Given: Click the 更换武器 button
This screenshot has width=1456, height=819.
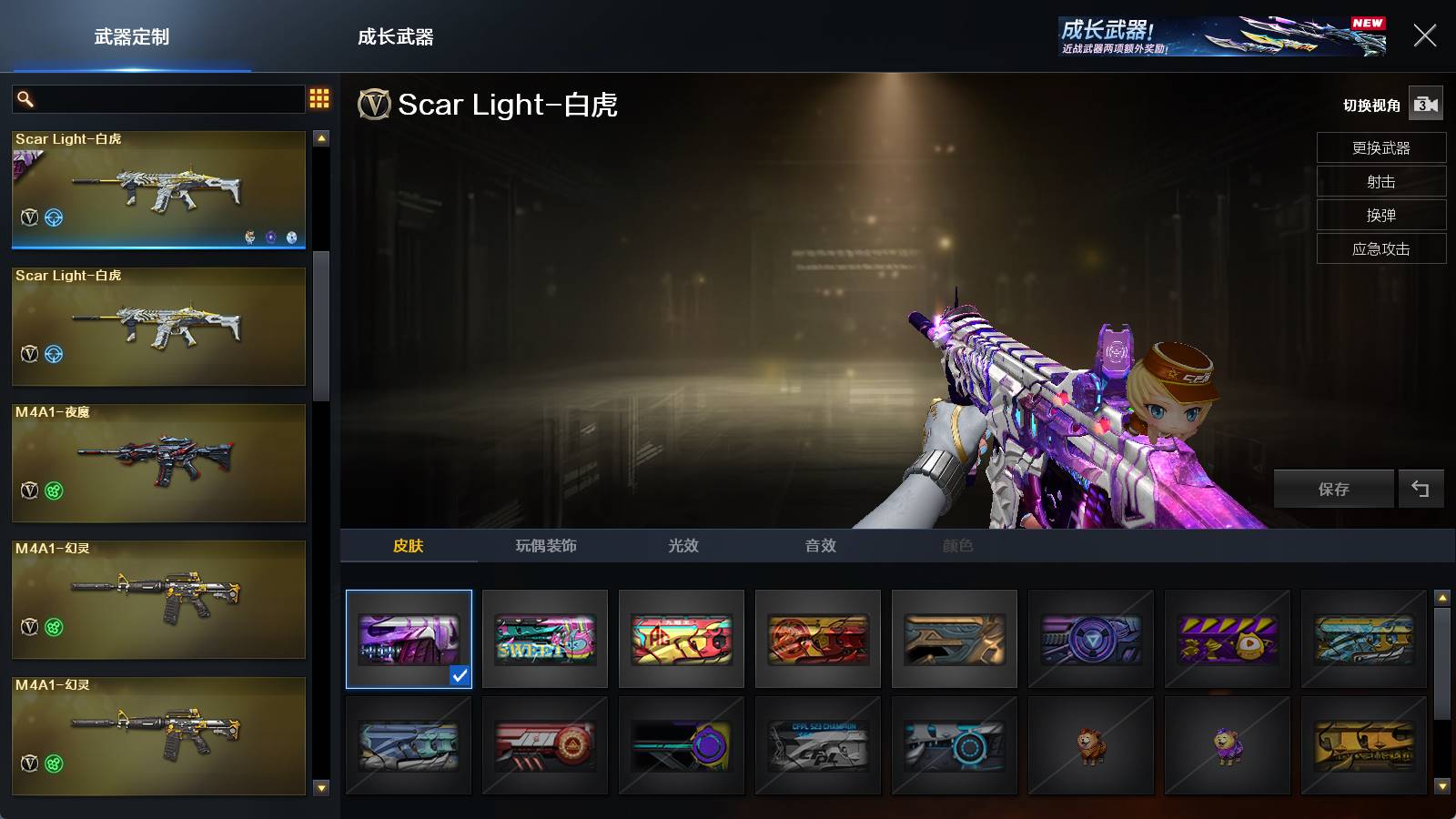Looking at the screenshot, I should 1380,148.
